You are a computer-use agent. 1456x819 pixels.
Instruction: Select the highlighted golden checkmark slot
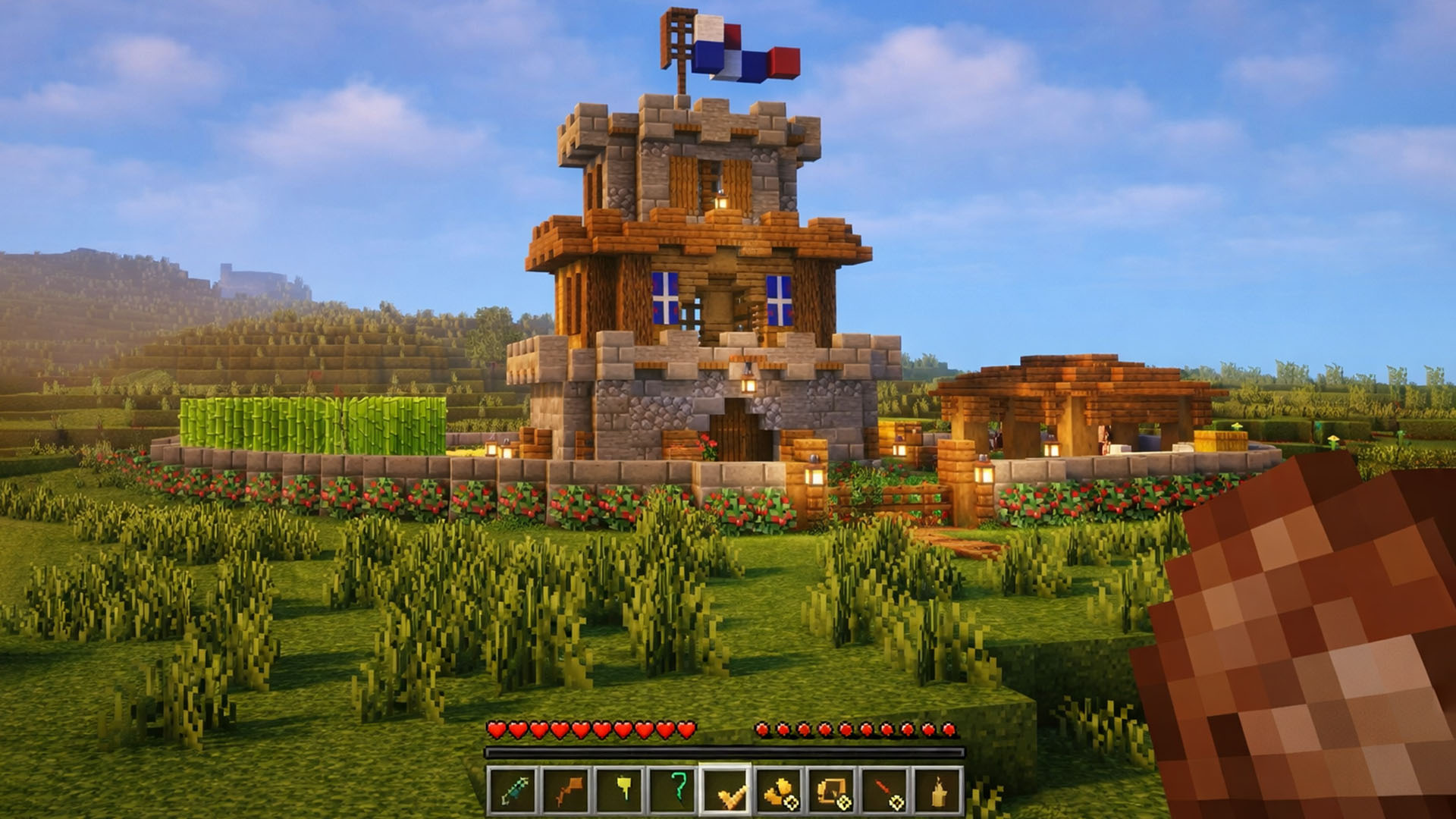(x=725, y=791)
